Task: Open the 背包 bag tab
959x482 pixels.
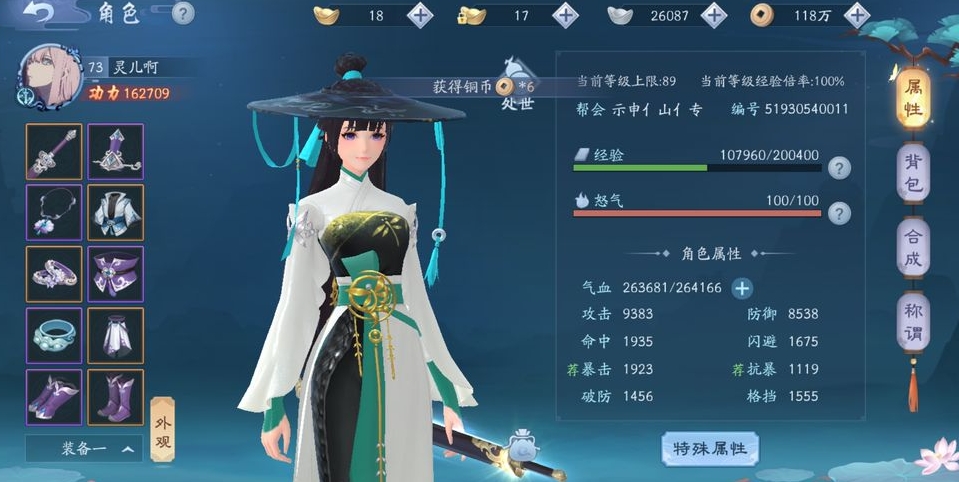Action: [x=913, y=174]
